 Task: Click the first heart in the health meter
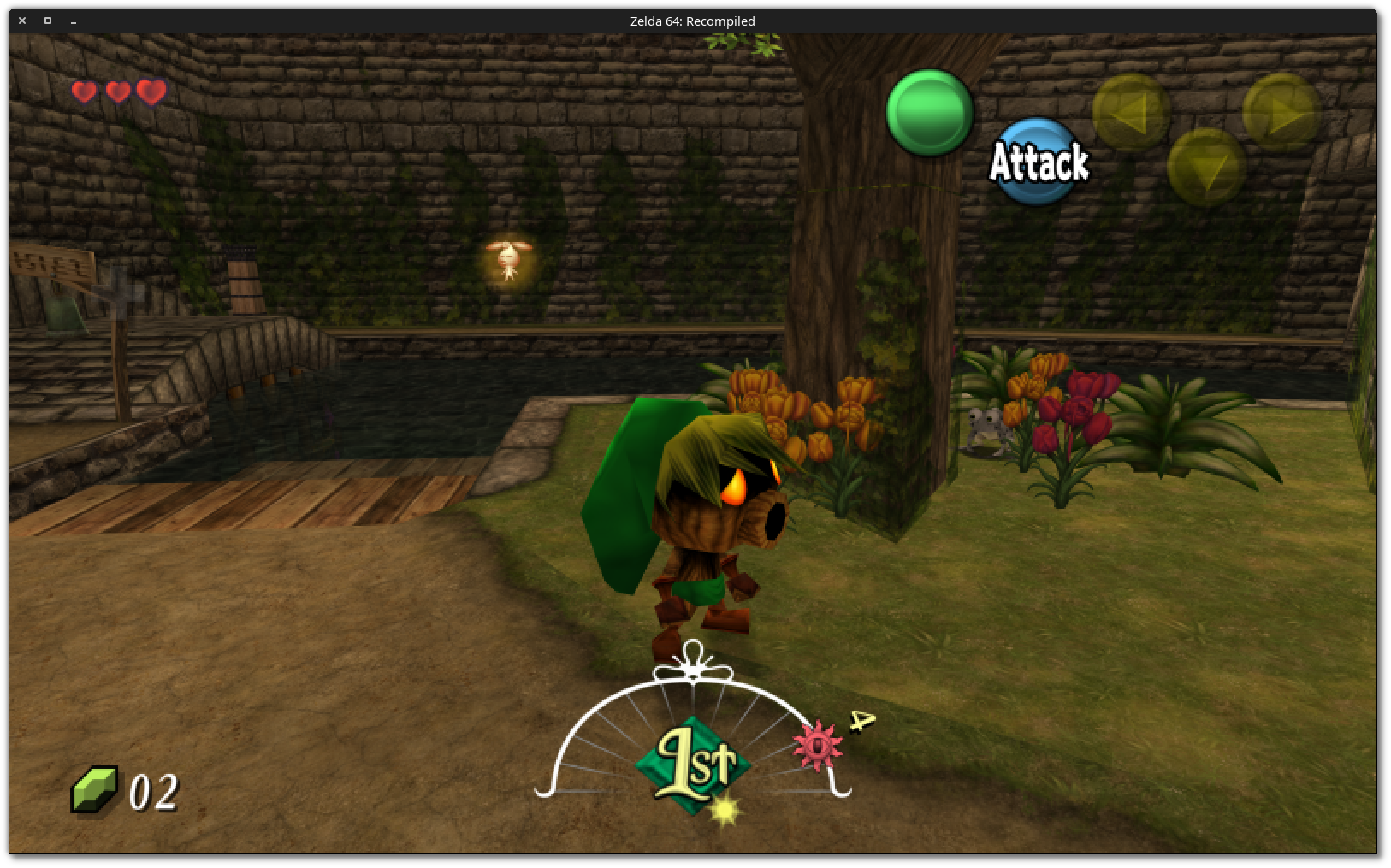coord(83,92)
